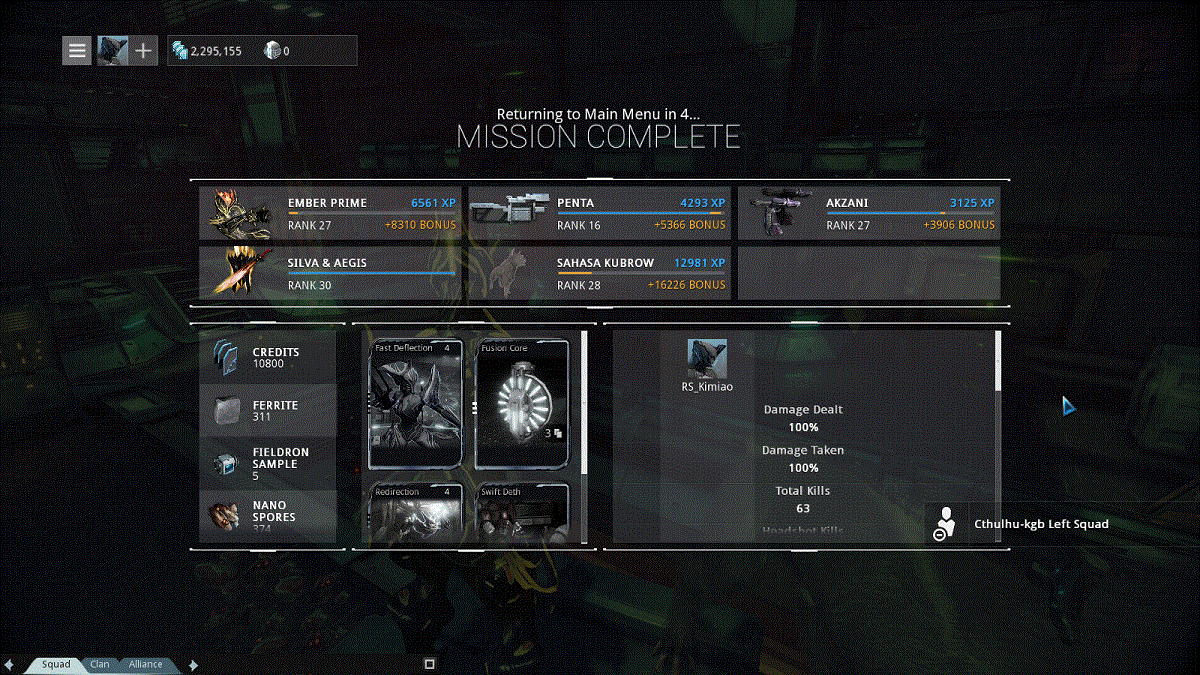The height and width of the screenshot is (675, 1200).
Task: Select the Sahasa Kubrow XP entry
Action: (599, 274)
